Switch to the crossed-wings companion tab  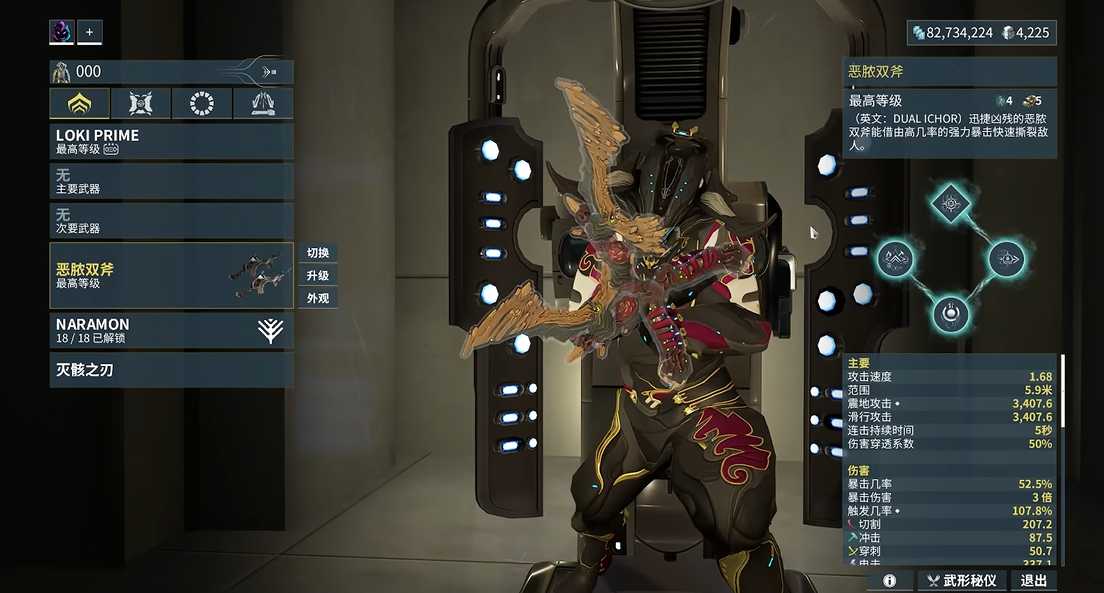click(x=141, y=103)
